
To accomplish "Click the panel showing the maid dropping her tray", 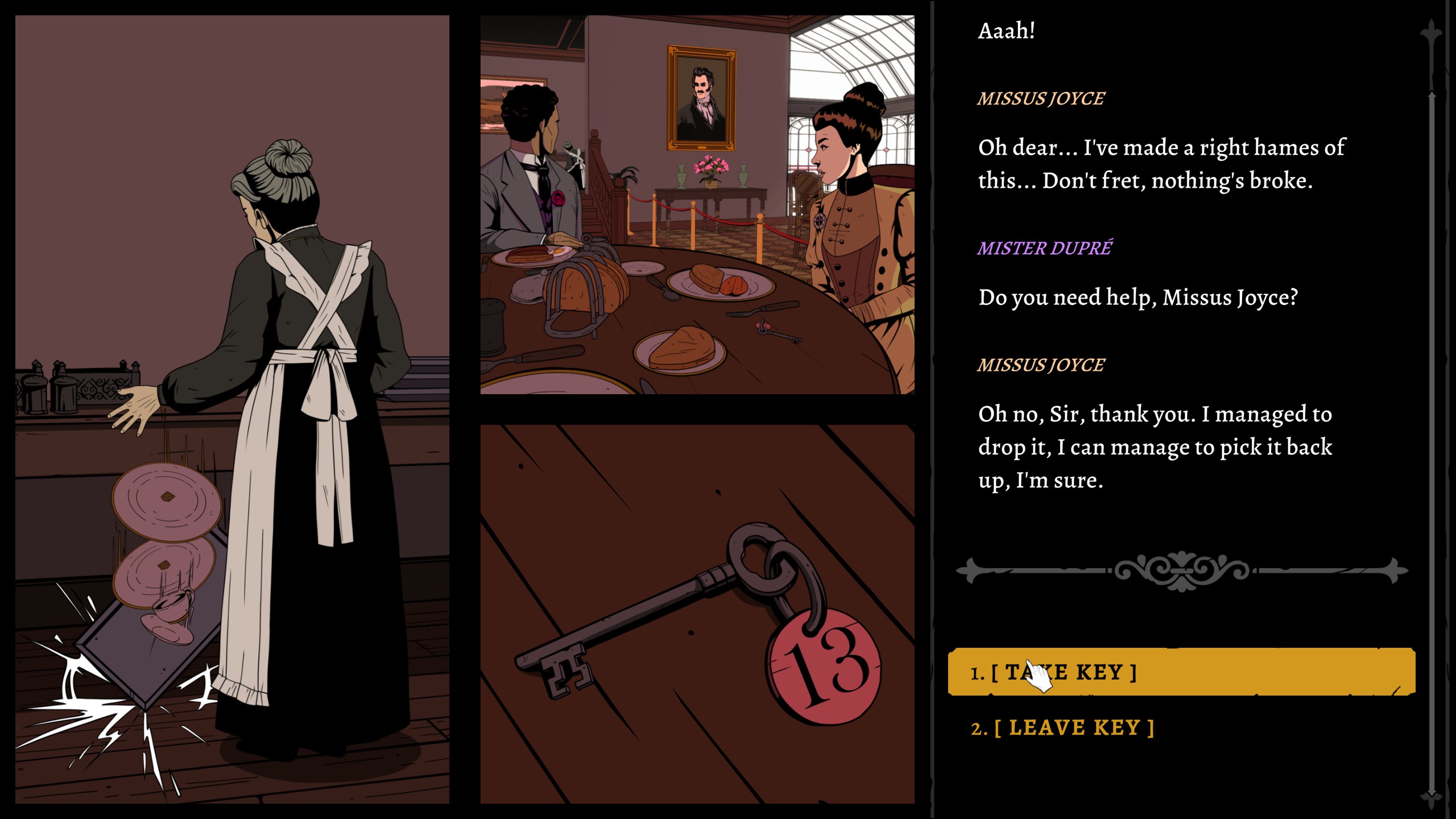I will pos(227,409).
